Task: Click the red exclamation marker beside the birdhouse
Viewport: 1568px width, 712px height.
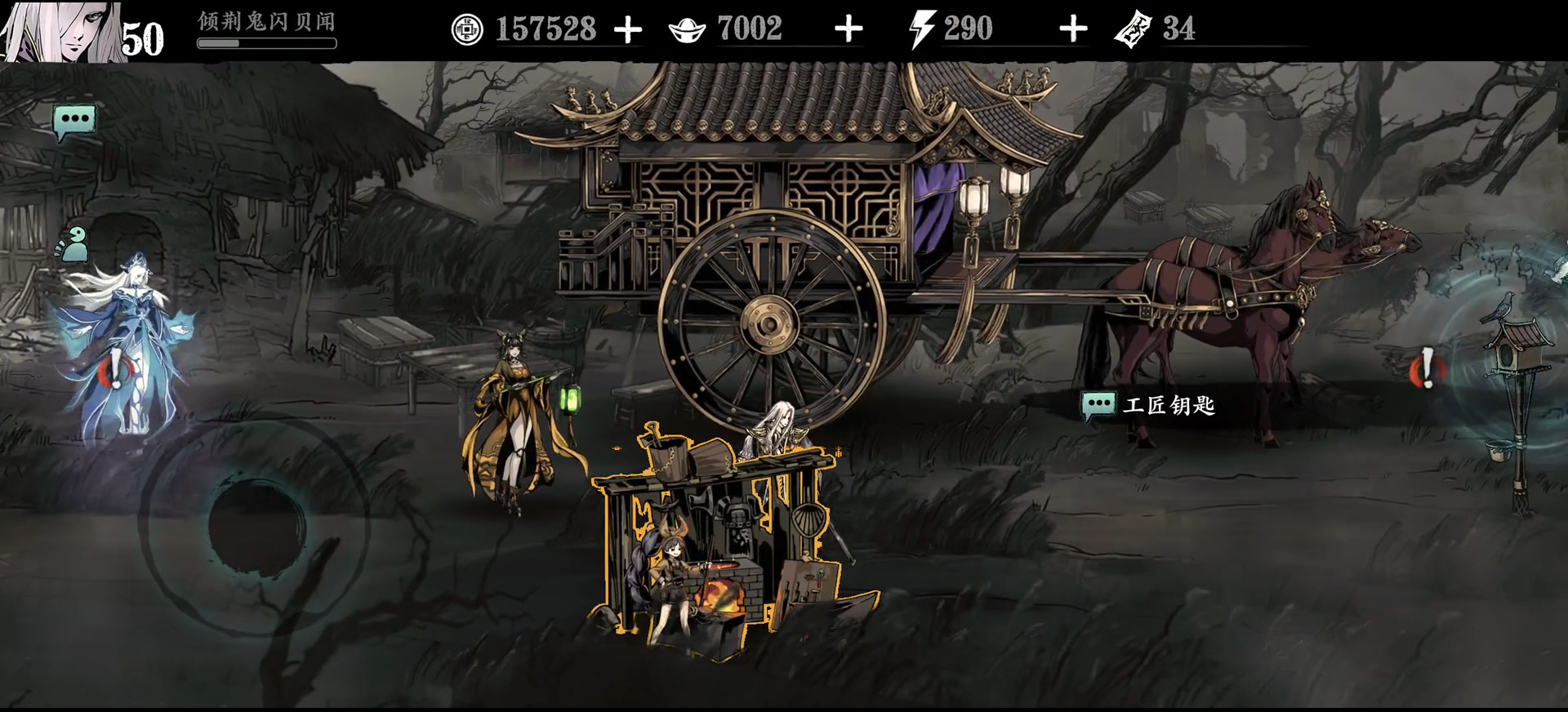Action: pos(1427,369)
